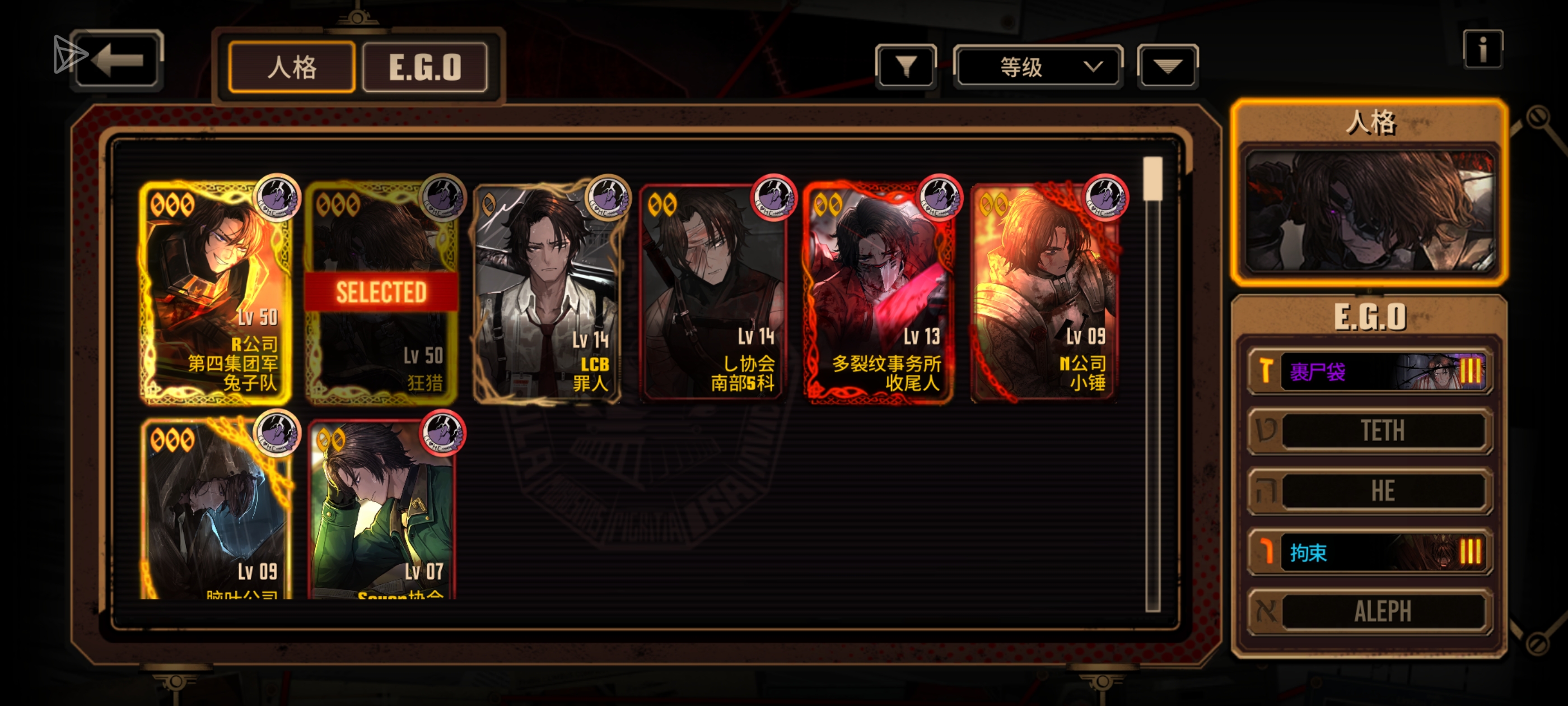Switch to the 人格 tab
Image resolution: width=1568 pixels, height=706 pixels.
pyautogui.click(x=292, y=67)
